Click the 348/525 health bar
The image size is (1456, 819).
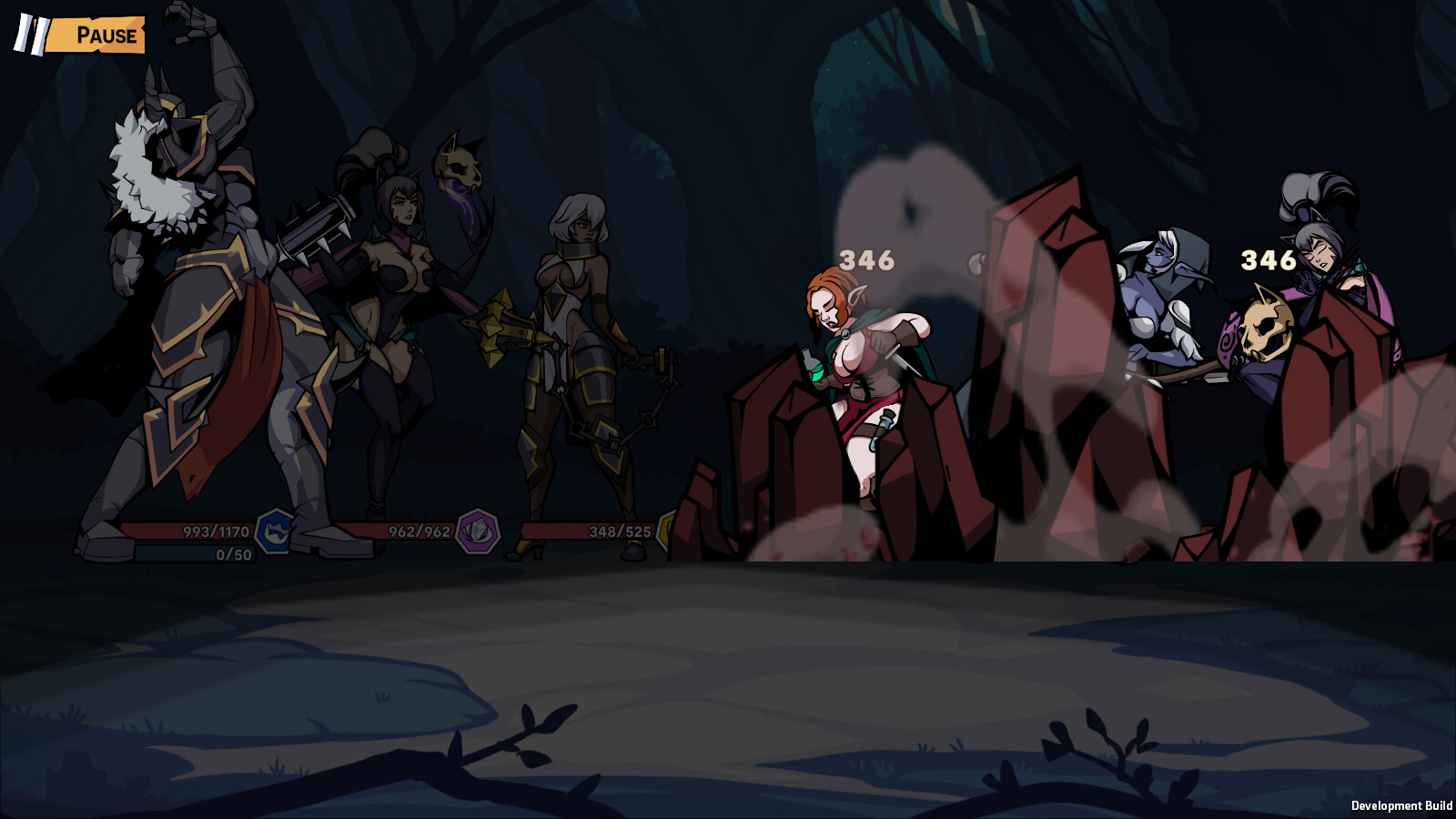601,531
